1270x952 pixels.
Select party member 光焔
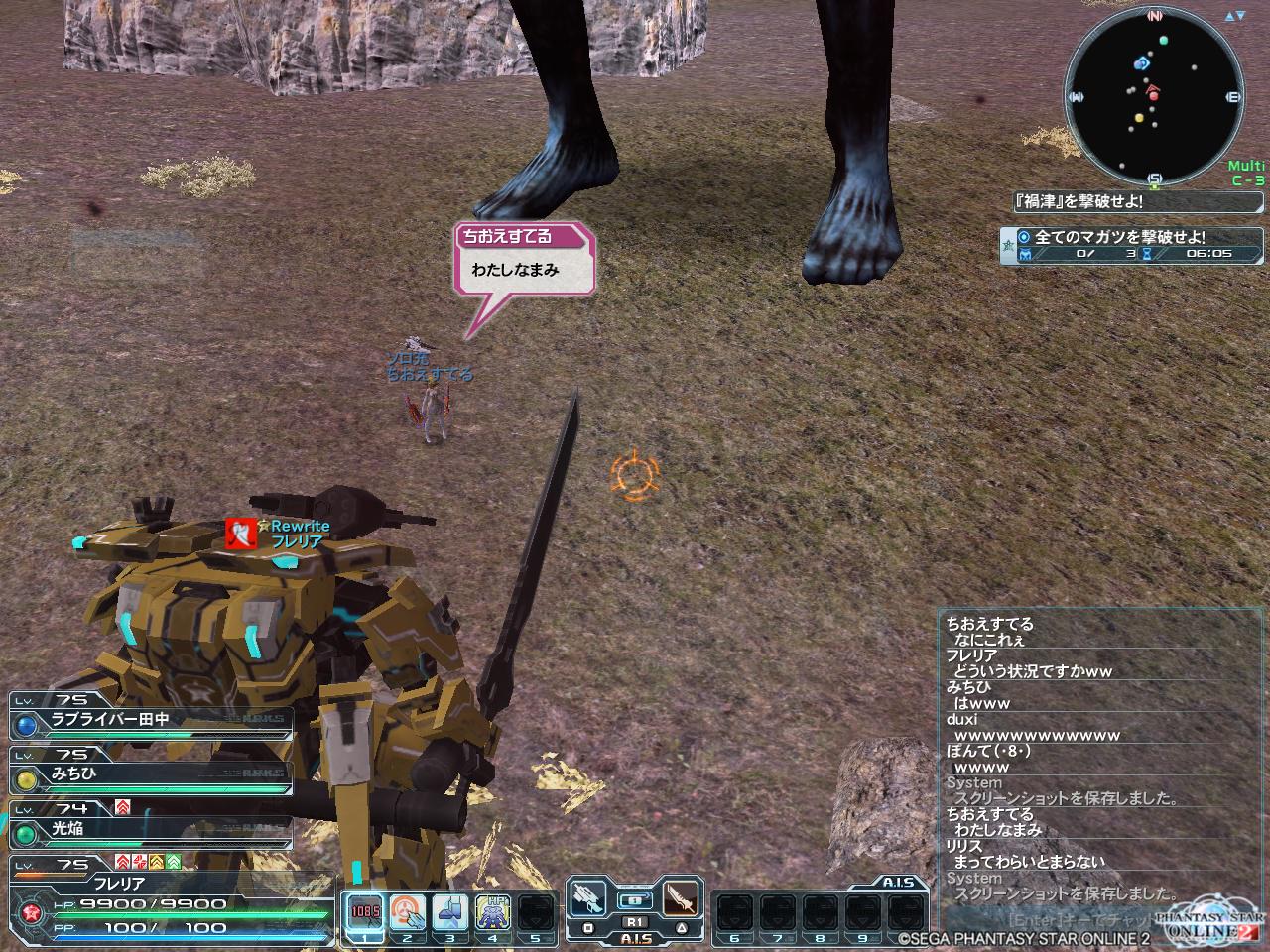click(149, 829)
